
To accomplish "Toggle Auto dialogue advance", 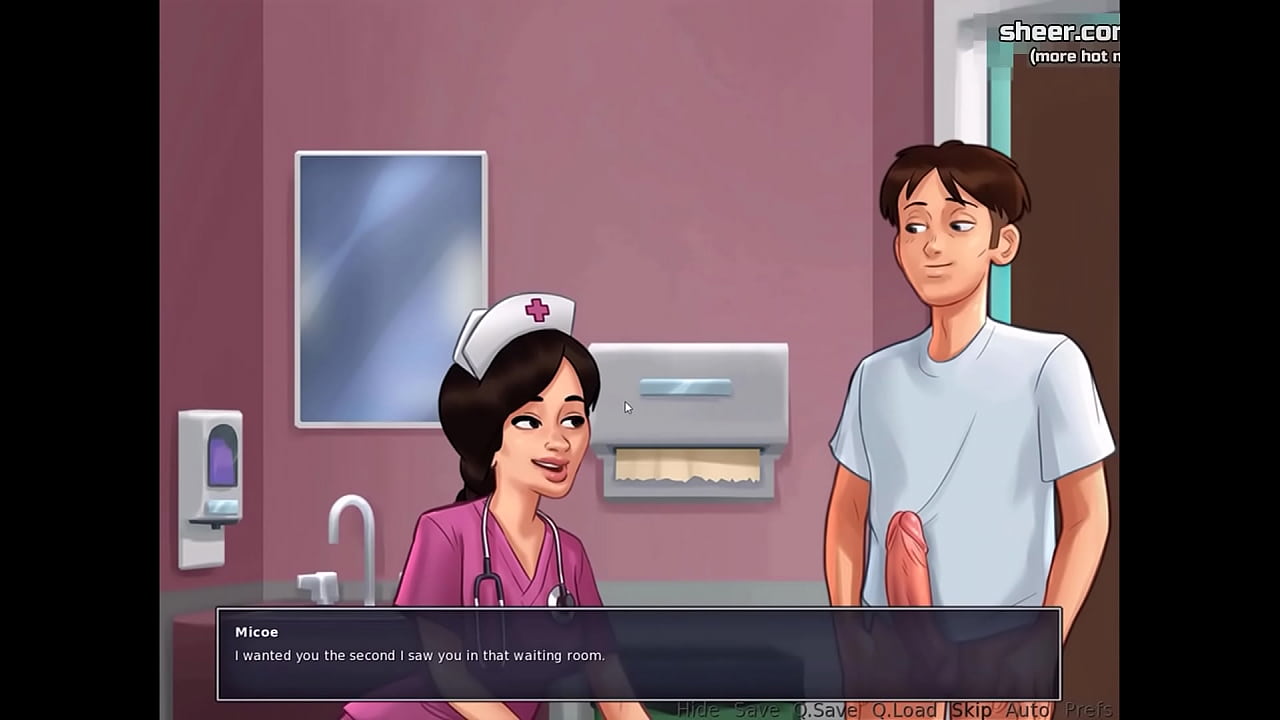I will (x=1027, y=710).
